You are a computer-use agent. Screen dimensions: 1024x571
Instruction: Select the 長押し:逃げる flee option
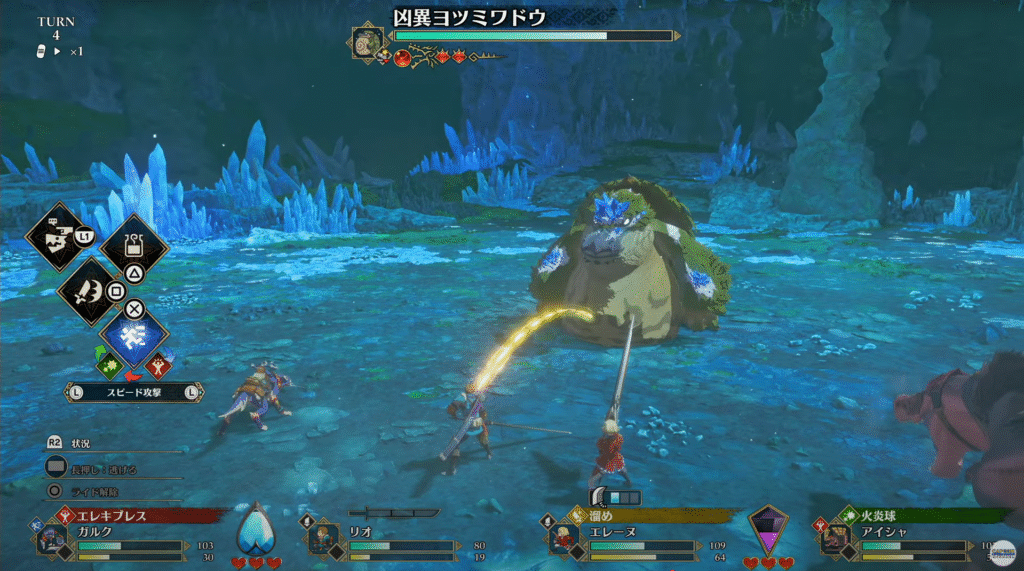coord(100,467)
